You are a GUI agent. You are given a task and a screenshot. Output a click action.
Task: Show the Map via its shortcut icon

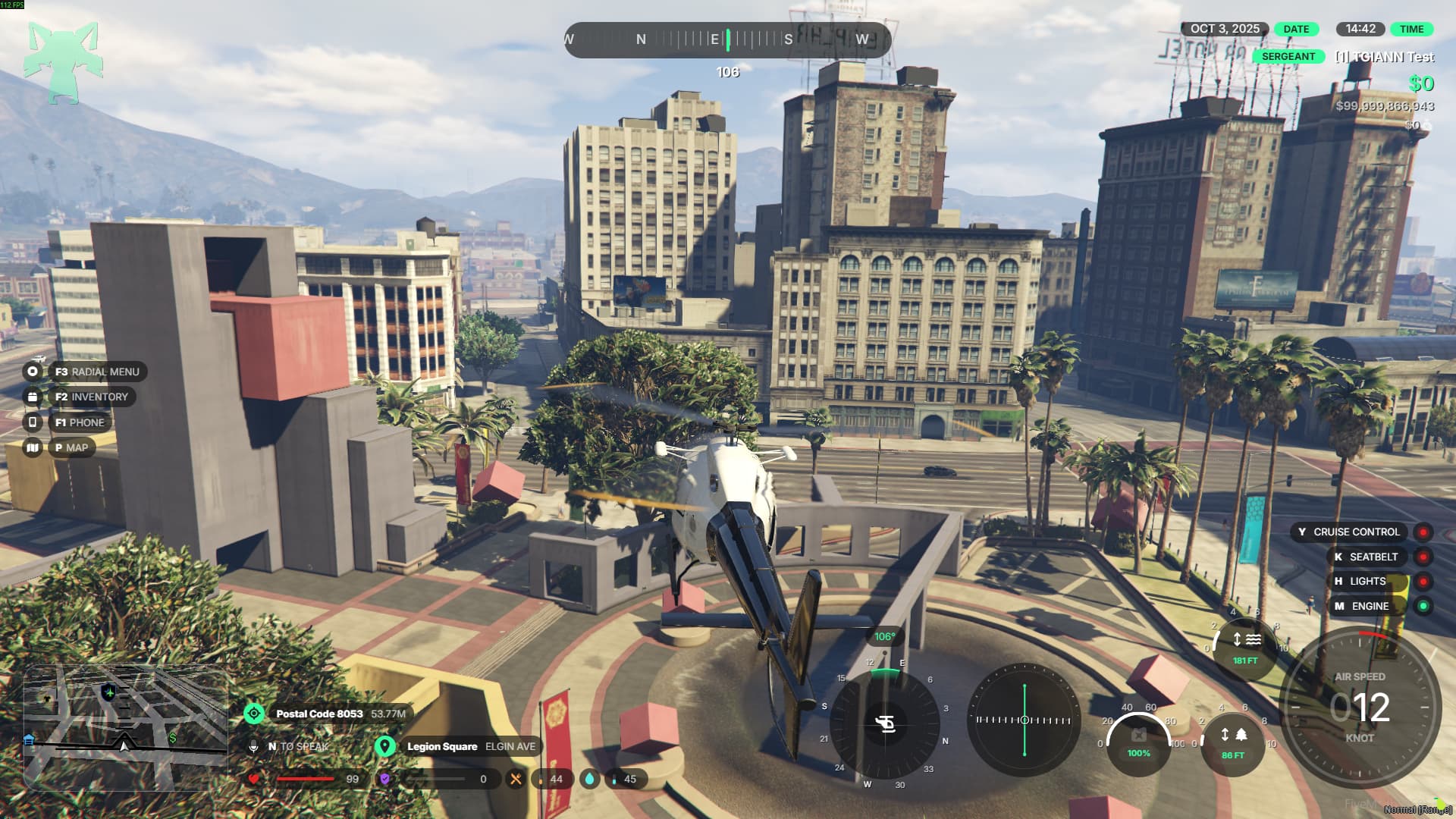click(33, 447)
